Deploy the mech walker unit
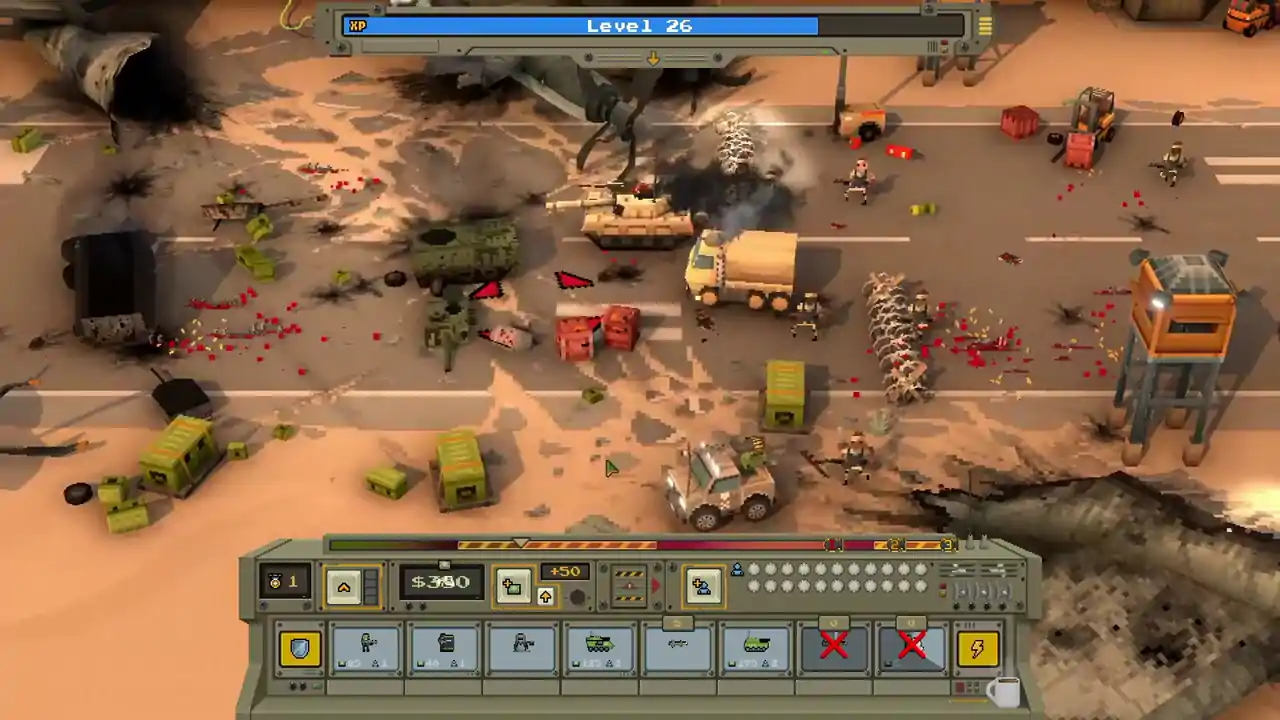The image size is (1280, 720). coord(522,648)
